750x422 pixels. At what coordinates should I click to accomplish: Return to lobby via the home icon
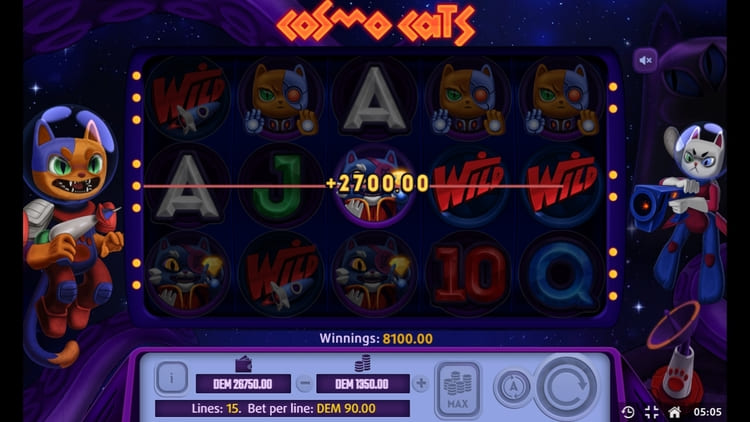point(675,411)
